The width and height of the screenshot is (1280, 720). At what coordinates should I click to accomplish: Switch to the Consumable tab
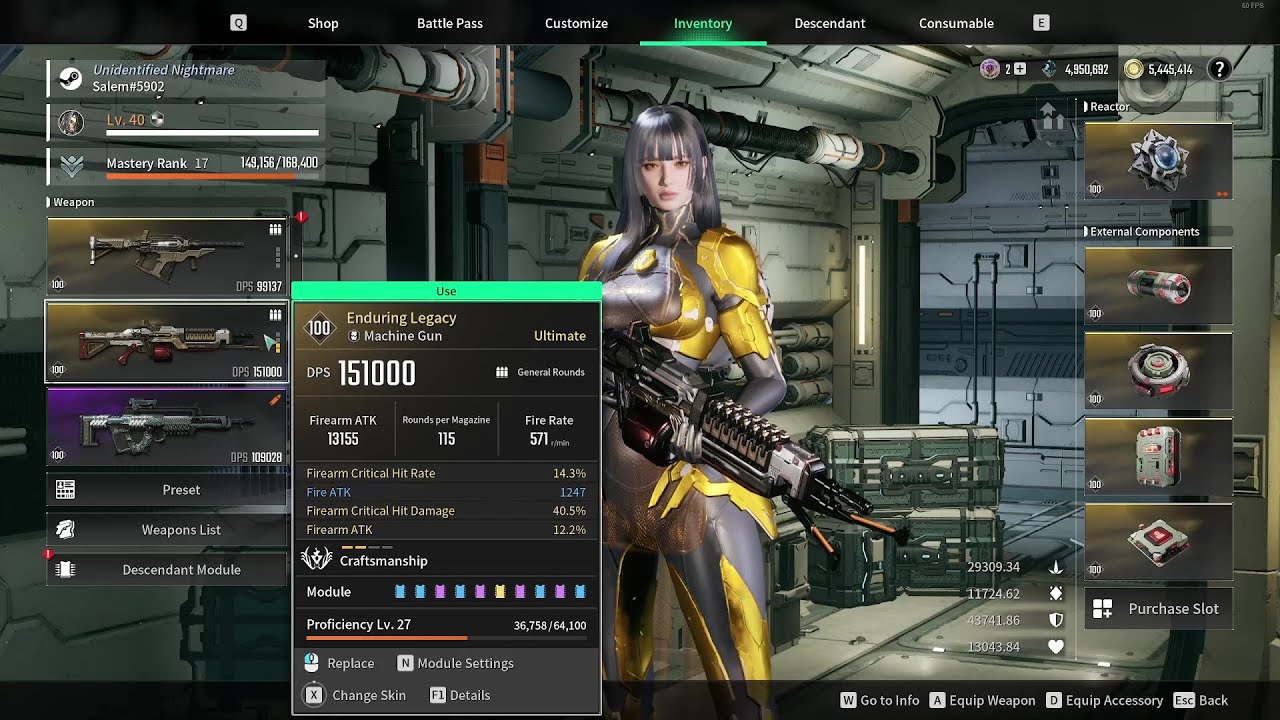(956, 23)
